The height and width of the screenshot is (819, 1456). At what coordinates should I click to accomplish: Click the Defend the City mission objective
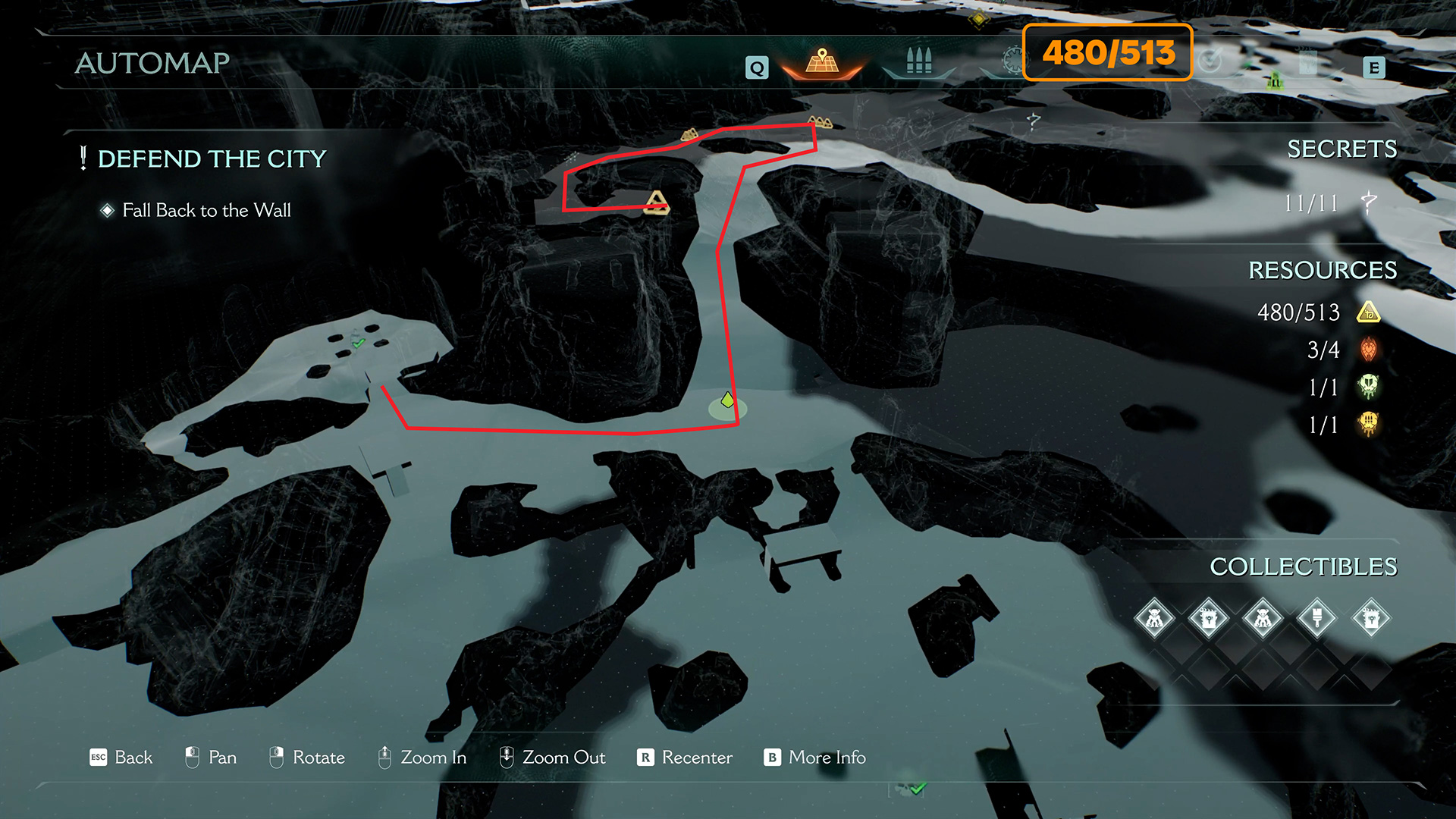(x=212, y=158)
